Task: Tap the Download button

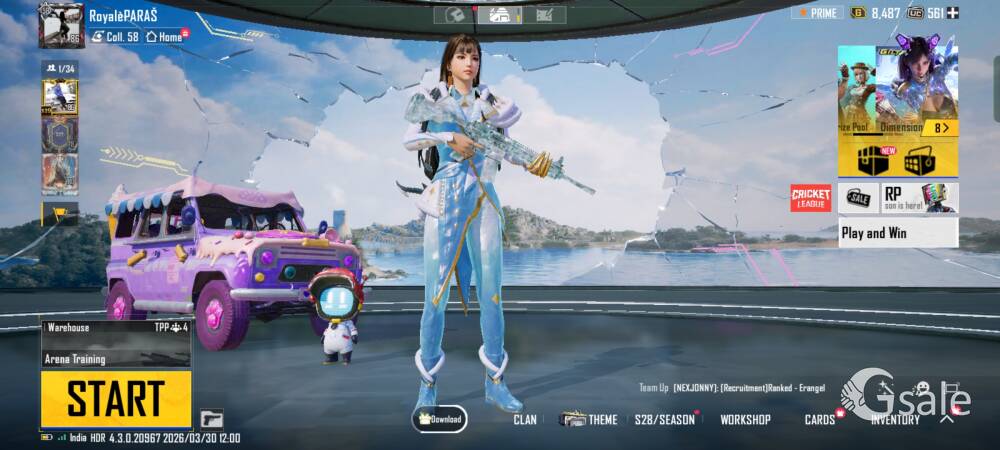Action: [440, 419]
